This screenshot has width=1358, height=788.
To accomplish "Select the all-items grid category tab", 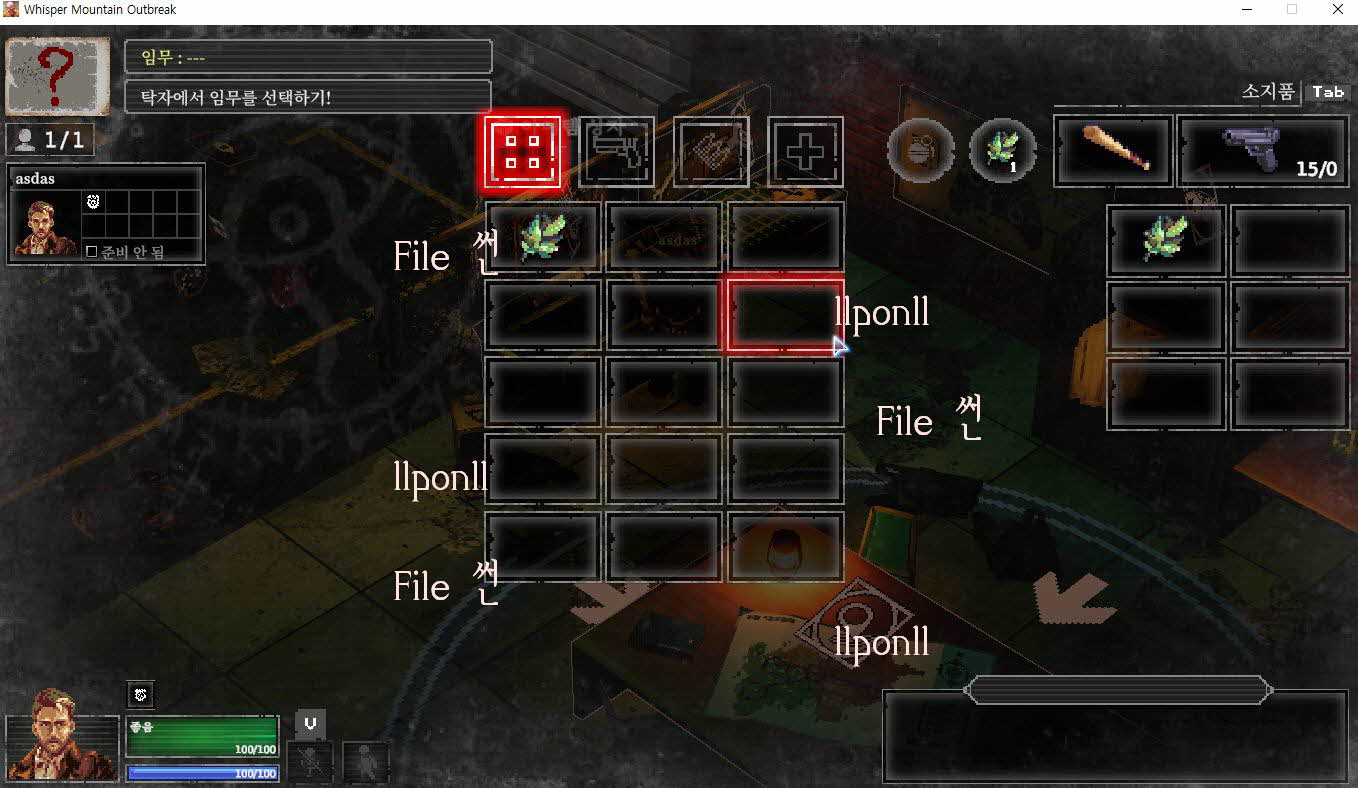I will coord(522,152).
